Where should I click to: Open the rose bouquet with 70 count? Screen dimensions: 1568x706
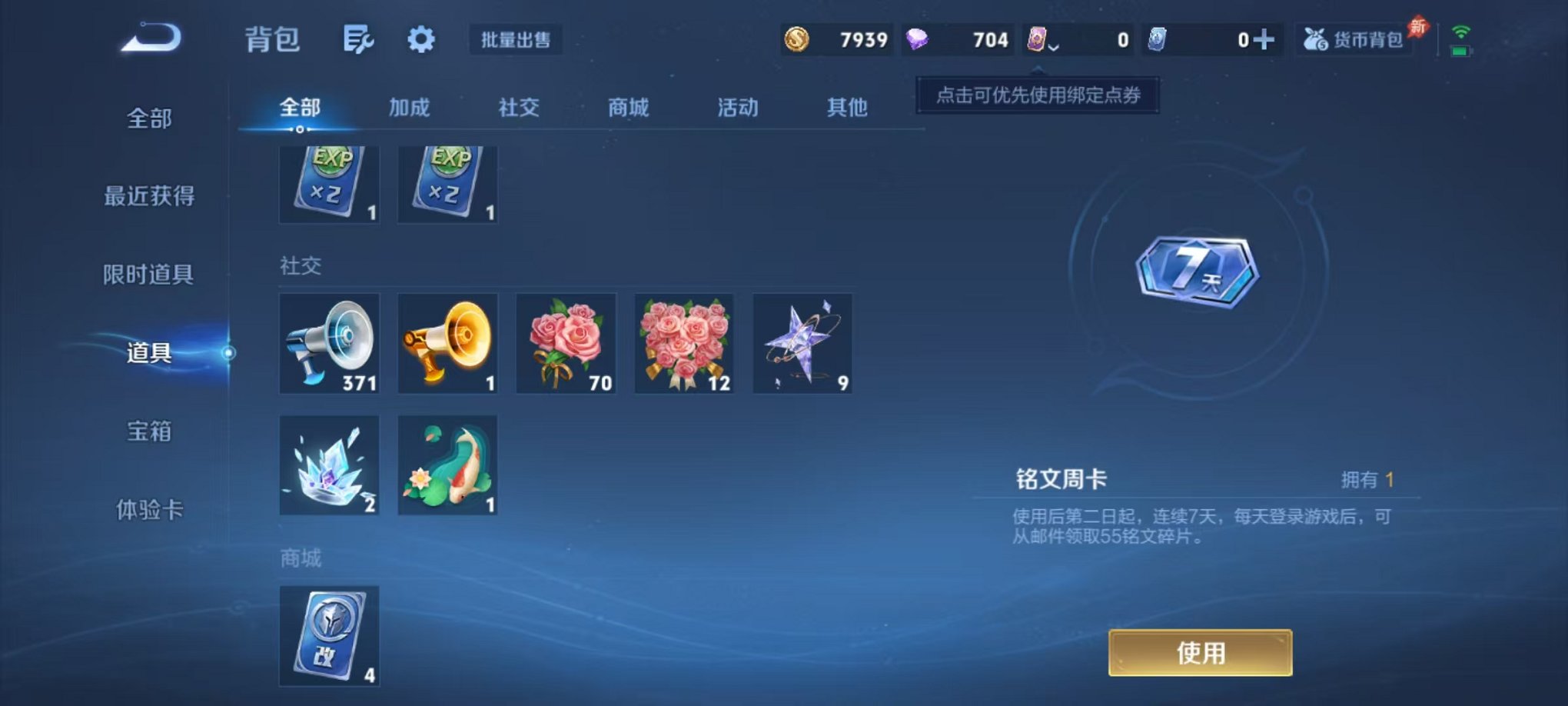coord(566,343)
